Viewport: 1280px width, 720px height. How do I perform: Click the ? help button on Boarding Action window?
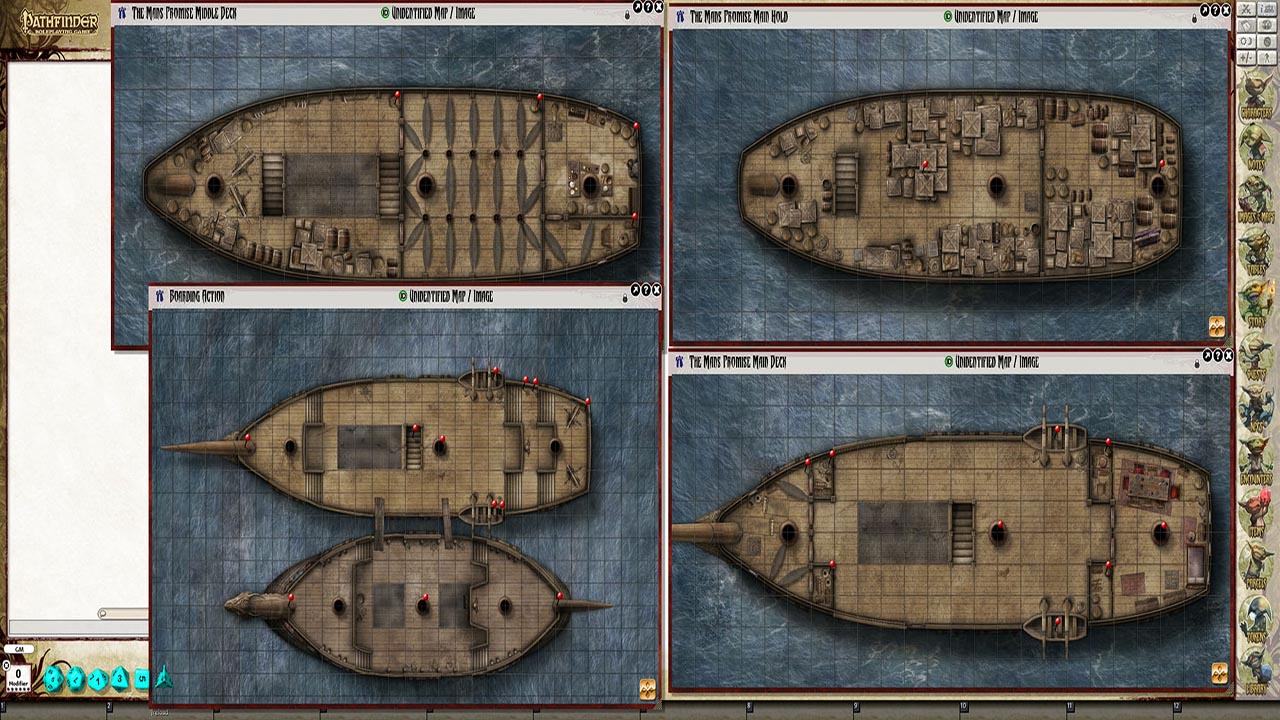tap(645, 293)
